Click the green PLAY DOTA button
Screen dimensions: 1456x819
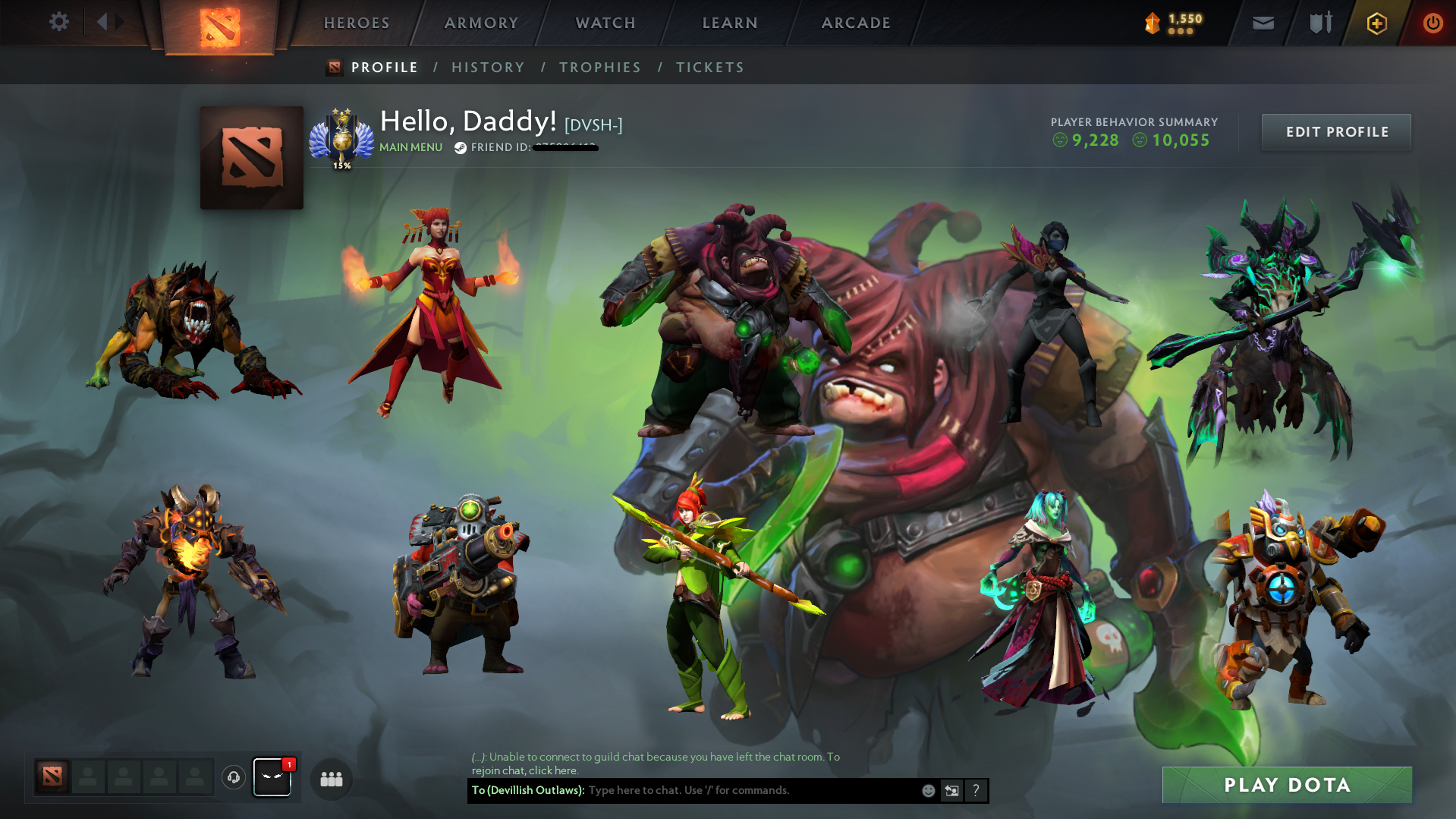point(1287,785)
